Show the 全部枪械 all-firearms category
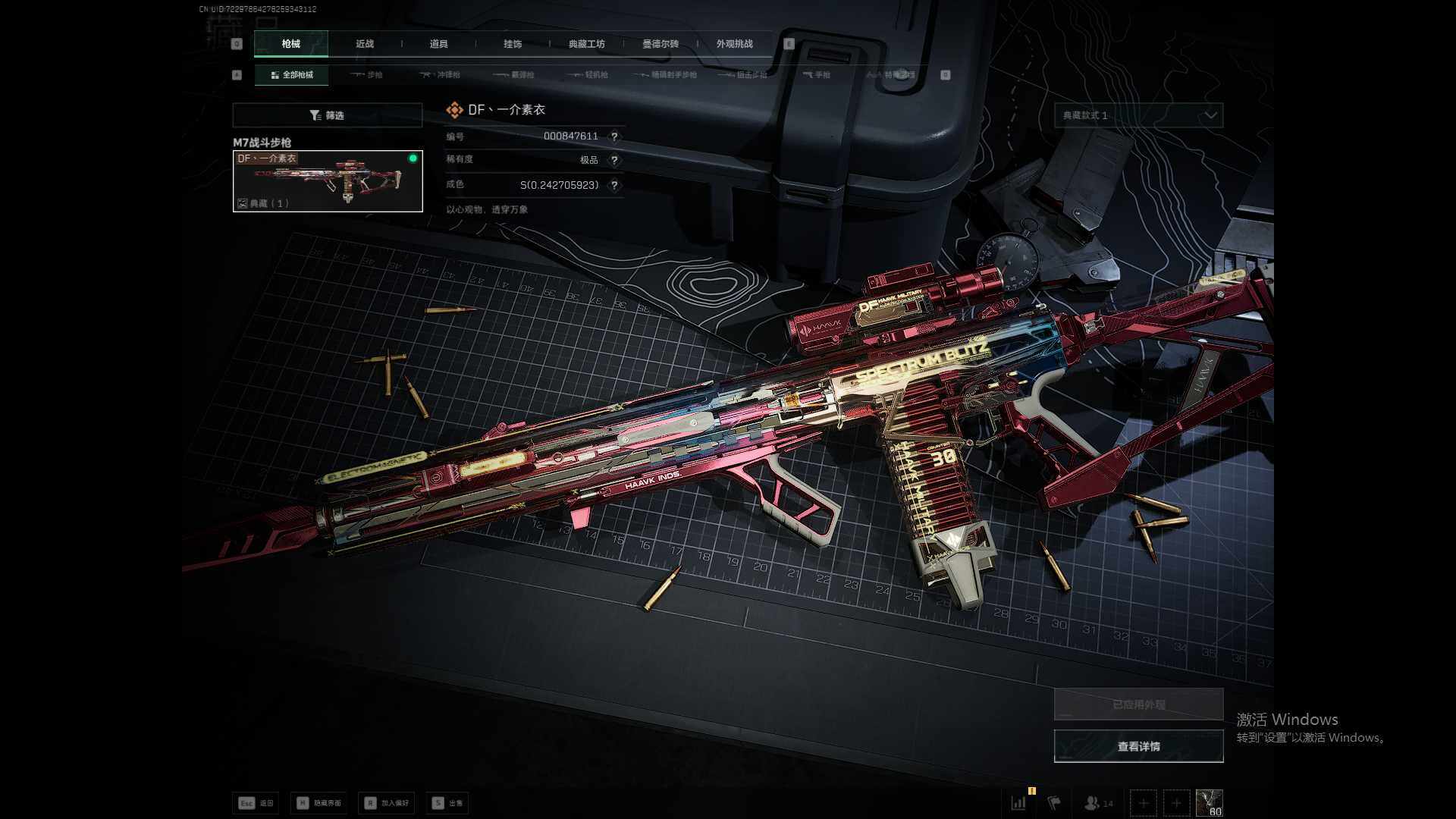 (292, 75)
